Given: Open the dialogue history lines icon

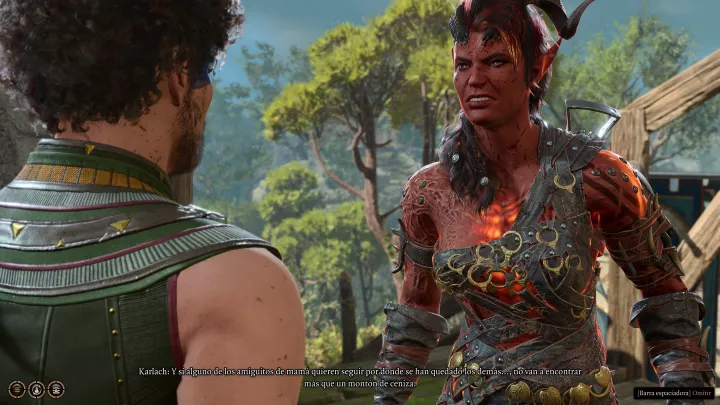Looking at the screenshot, I should 17,389.
